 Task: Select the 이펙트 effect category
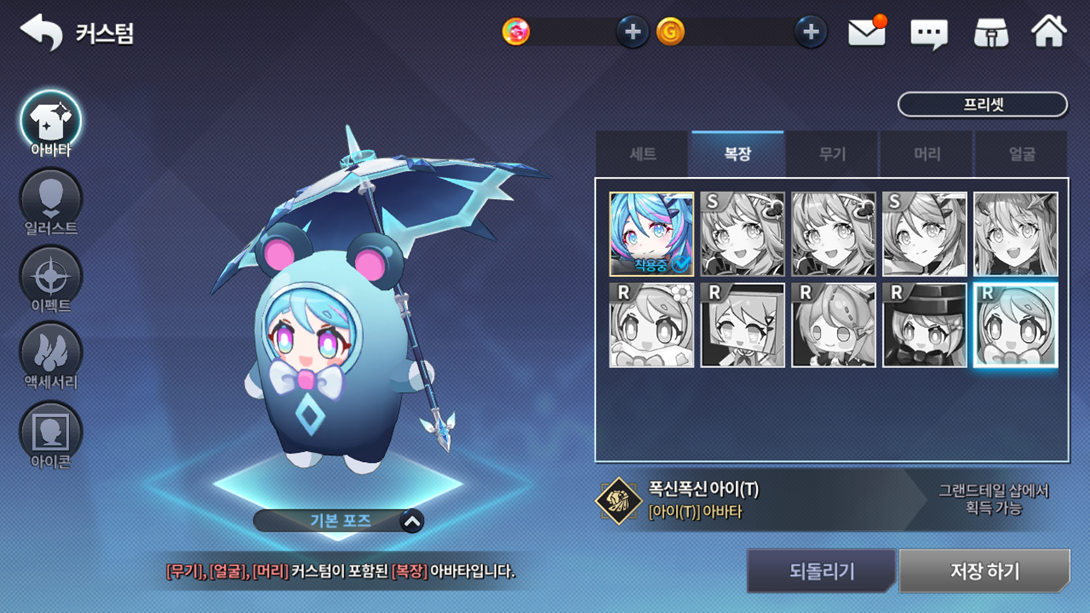coord(51,280)
